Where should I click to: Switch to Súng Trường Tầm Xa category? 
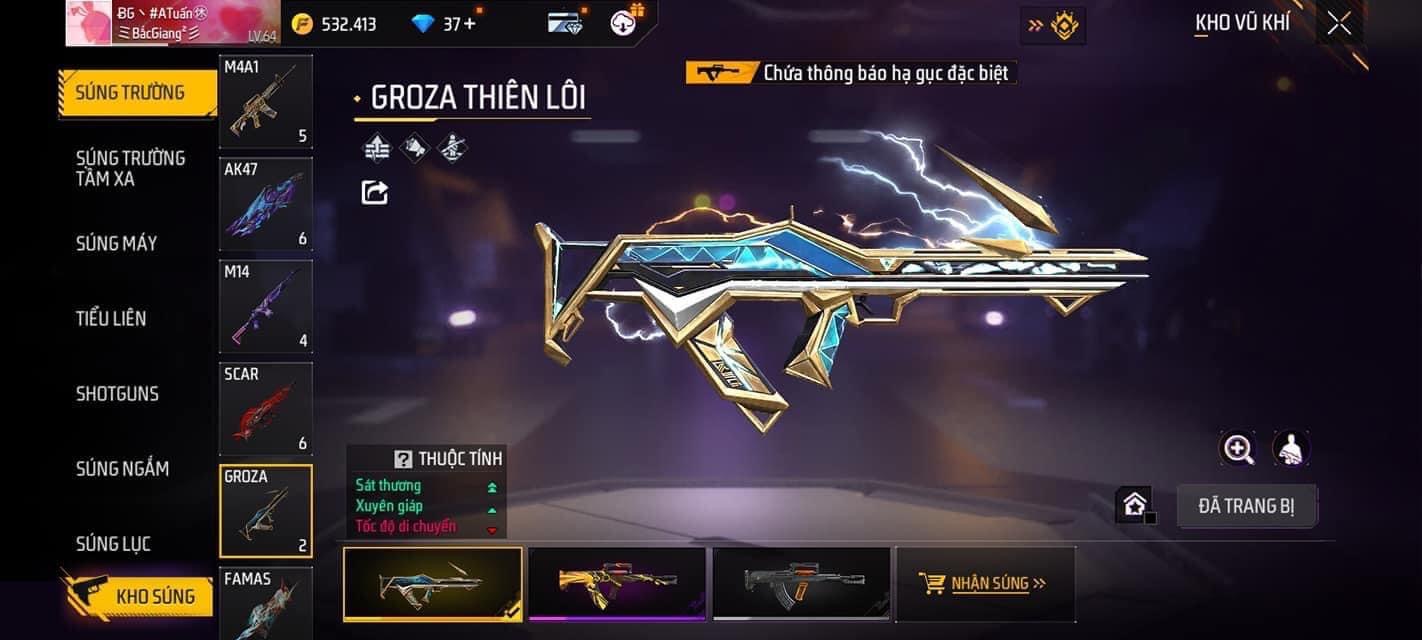coord(130,168)
